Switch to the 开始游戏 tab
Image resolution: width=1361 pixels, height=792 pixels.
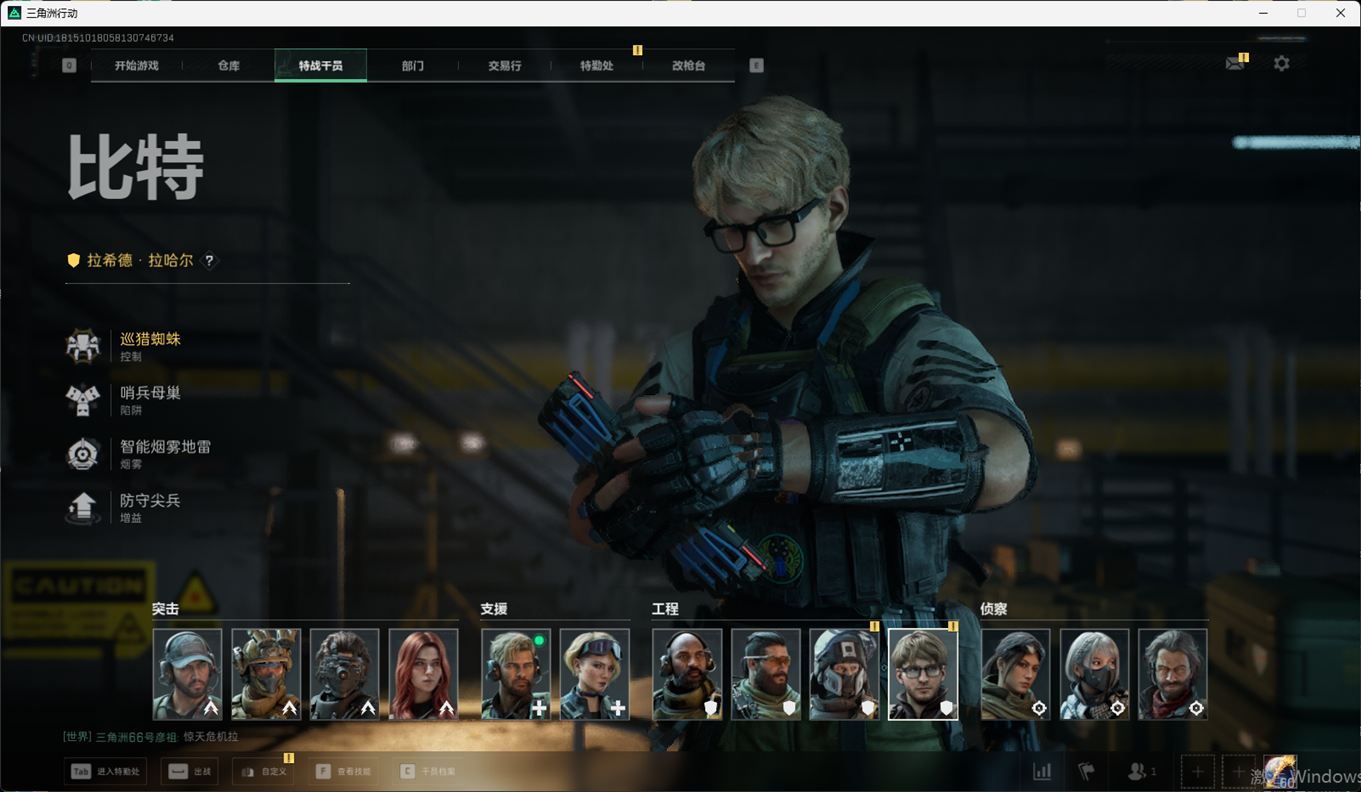[137, 66]
